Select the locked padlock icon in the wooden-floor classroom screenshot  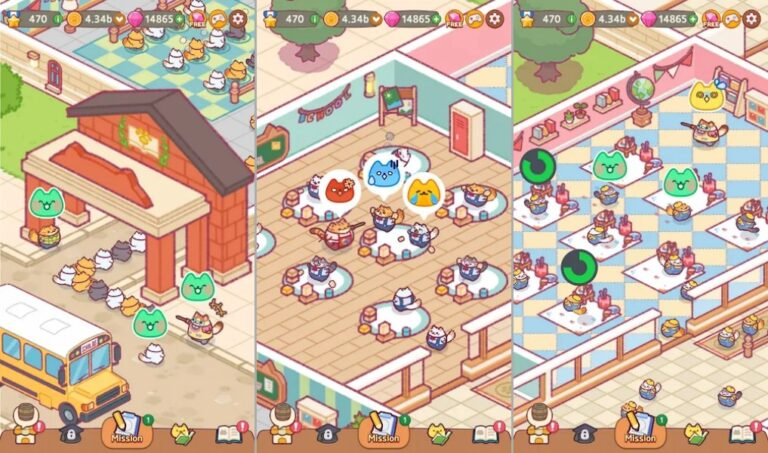tap(324, 434)
